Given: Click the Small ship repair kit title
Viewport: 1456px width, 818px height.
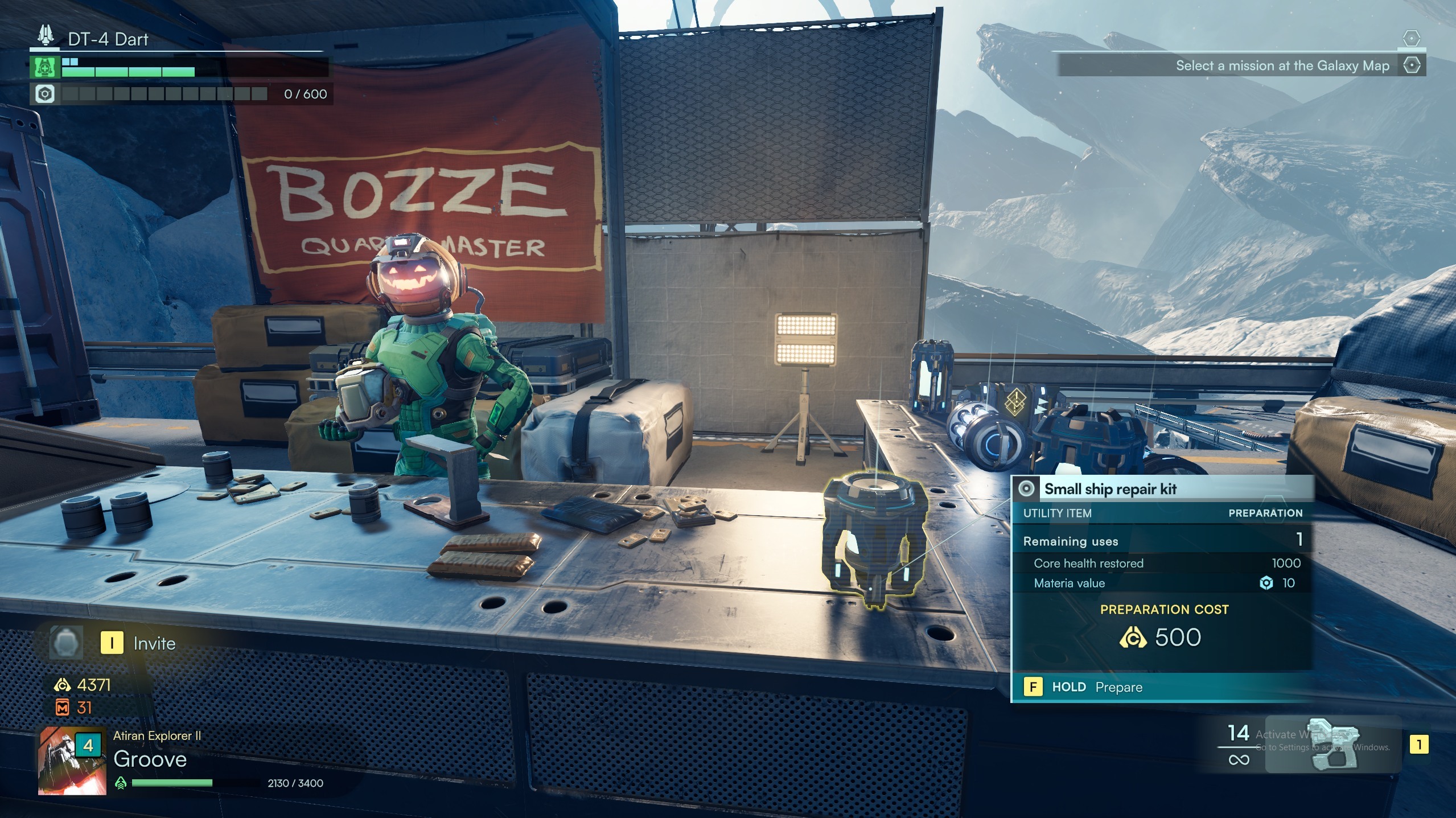Looking at the screenshot, I should 1110,489.
